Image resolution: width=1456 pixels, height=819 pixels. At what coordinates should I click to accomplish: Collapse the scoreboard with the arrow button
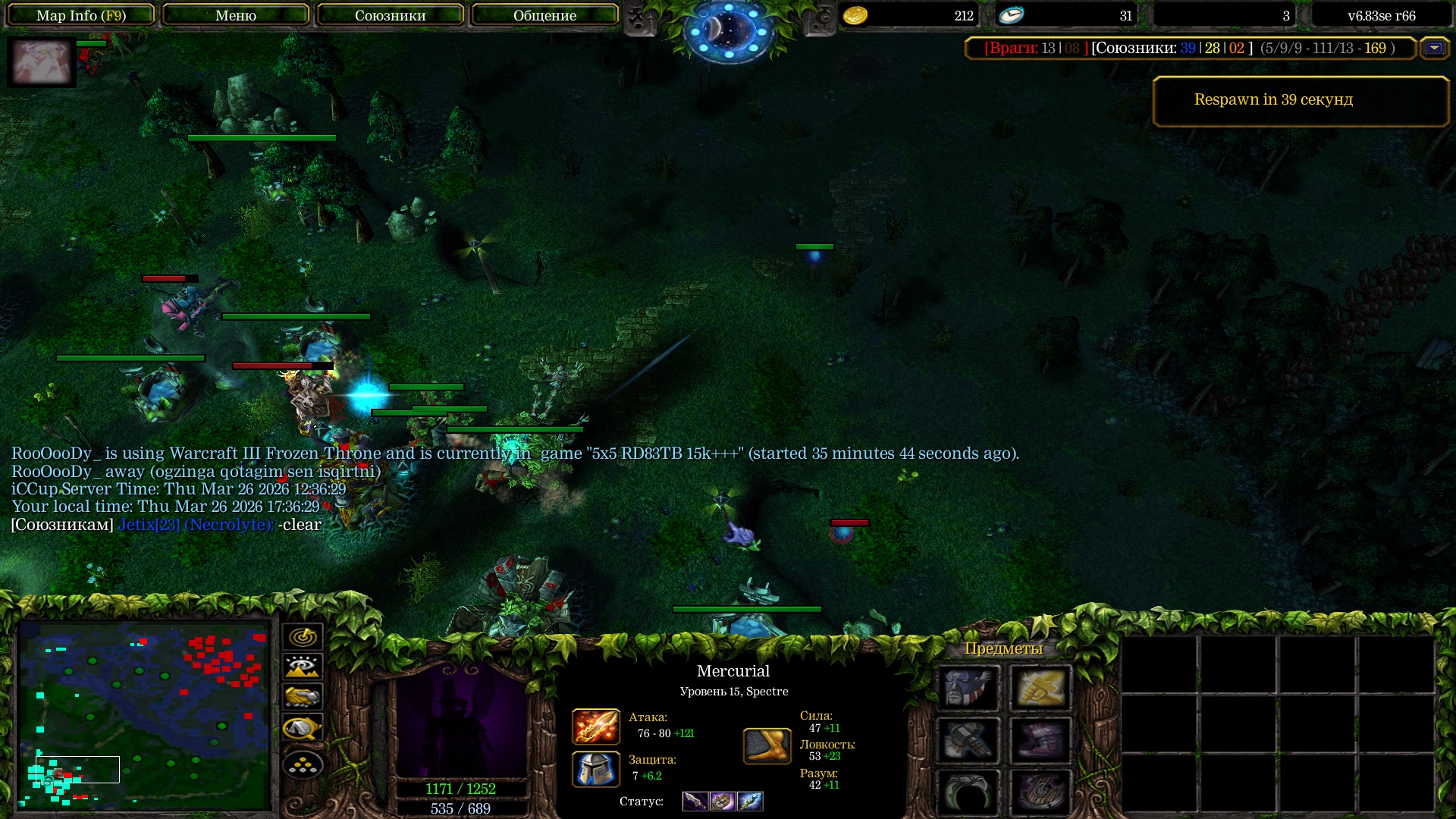coord(1434,48)
